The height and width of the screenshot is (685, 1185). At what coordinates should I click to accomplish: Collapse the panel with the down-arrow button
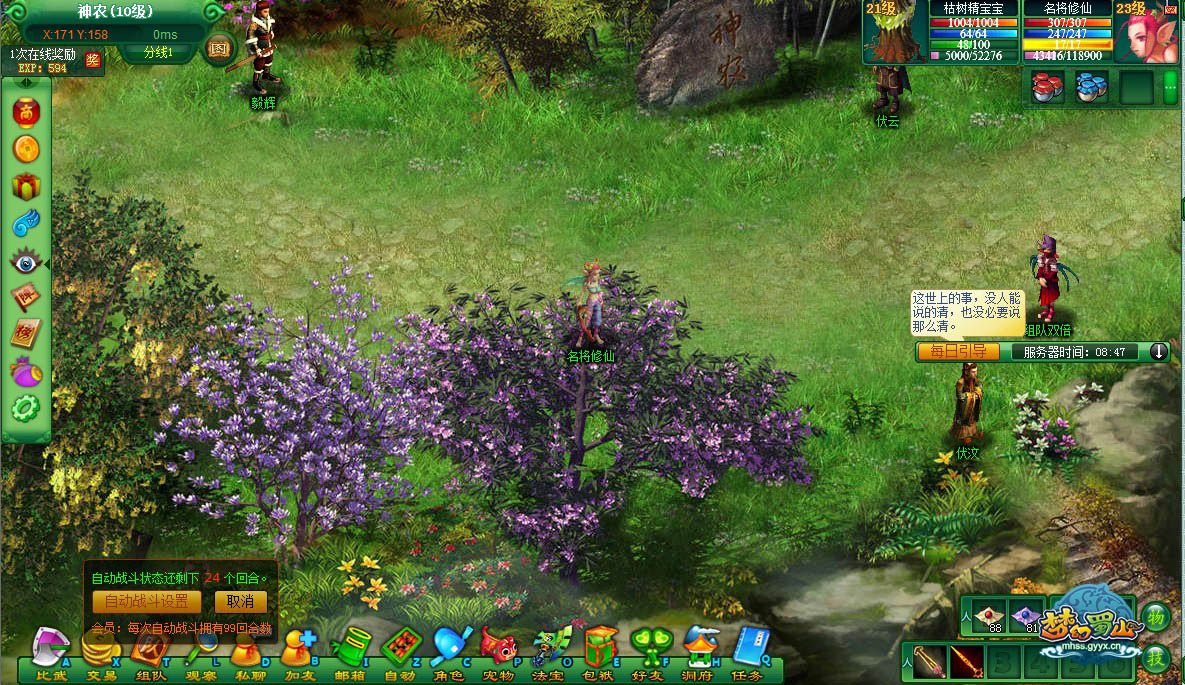pos(1158,352)
